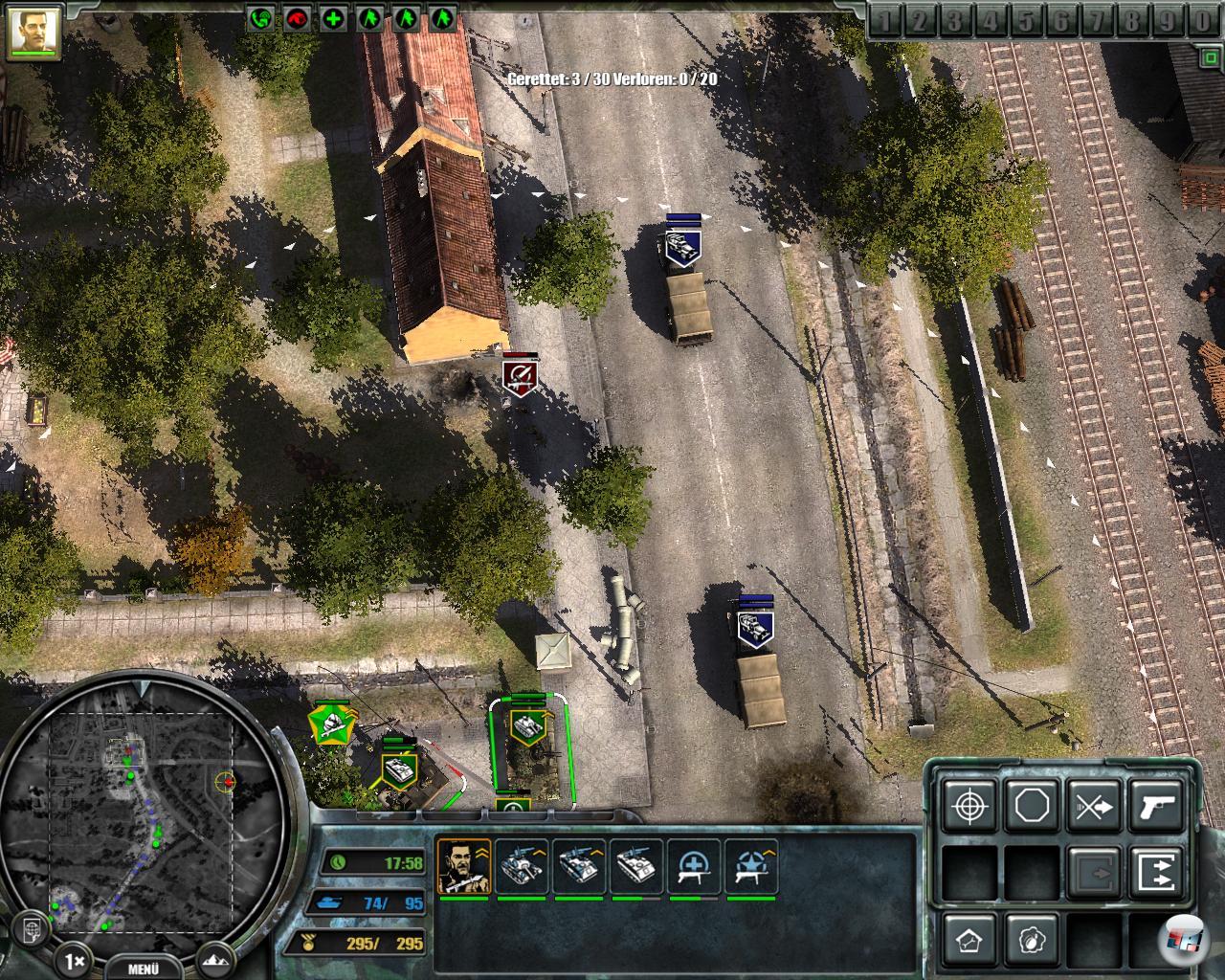Image resolution: width=1225 pixels, height=980 pixels.
Task: Use the grenade explosion ability button
Action: point(1032,940)
